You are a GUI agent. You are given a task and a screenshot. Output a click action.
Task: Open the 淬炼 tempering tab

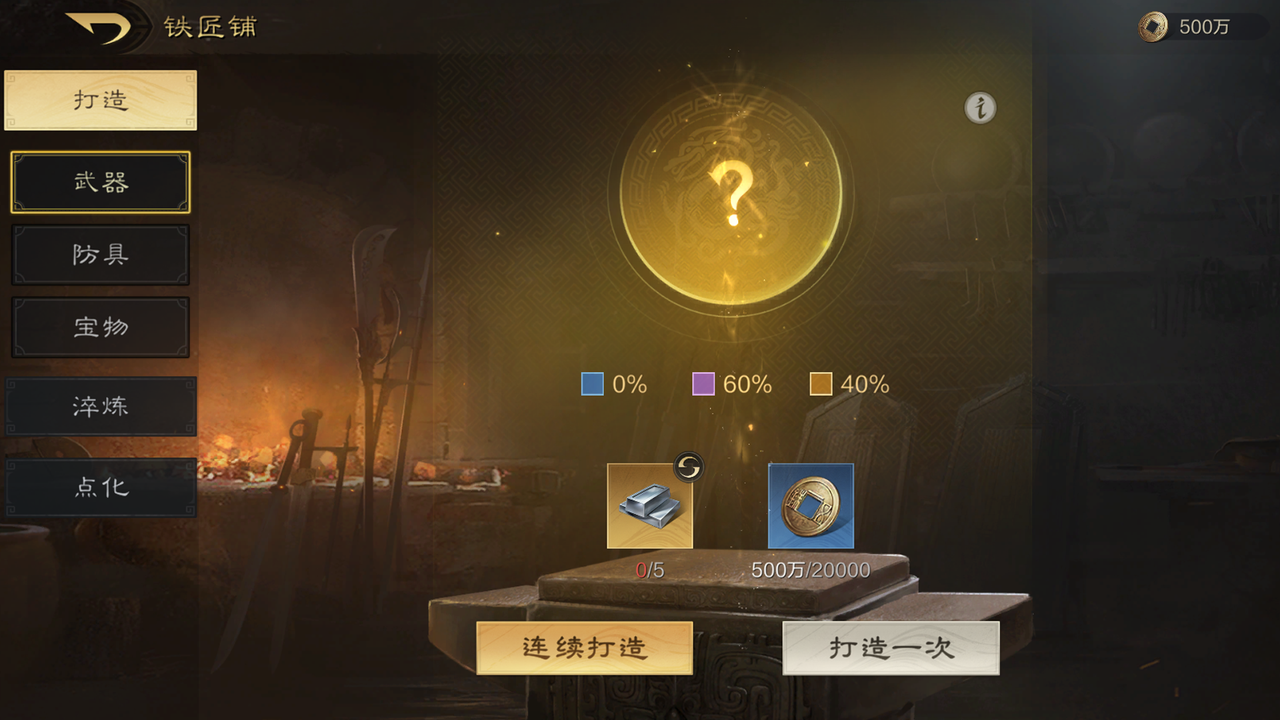click(100, 407)
